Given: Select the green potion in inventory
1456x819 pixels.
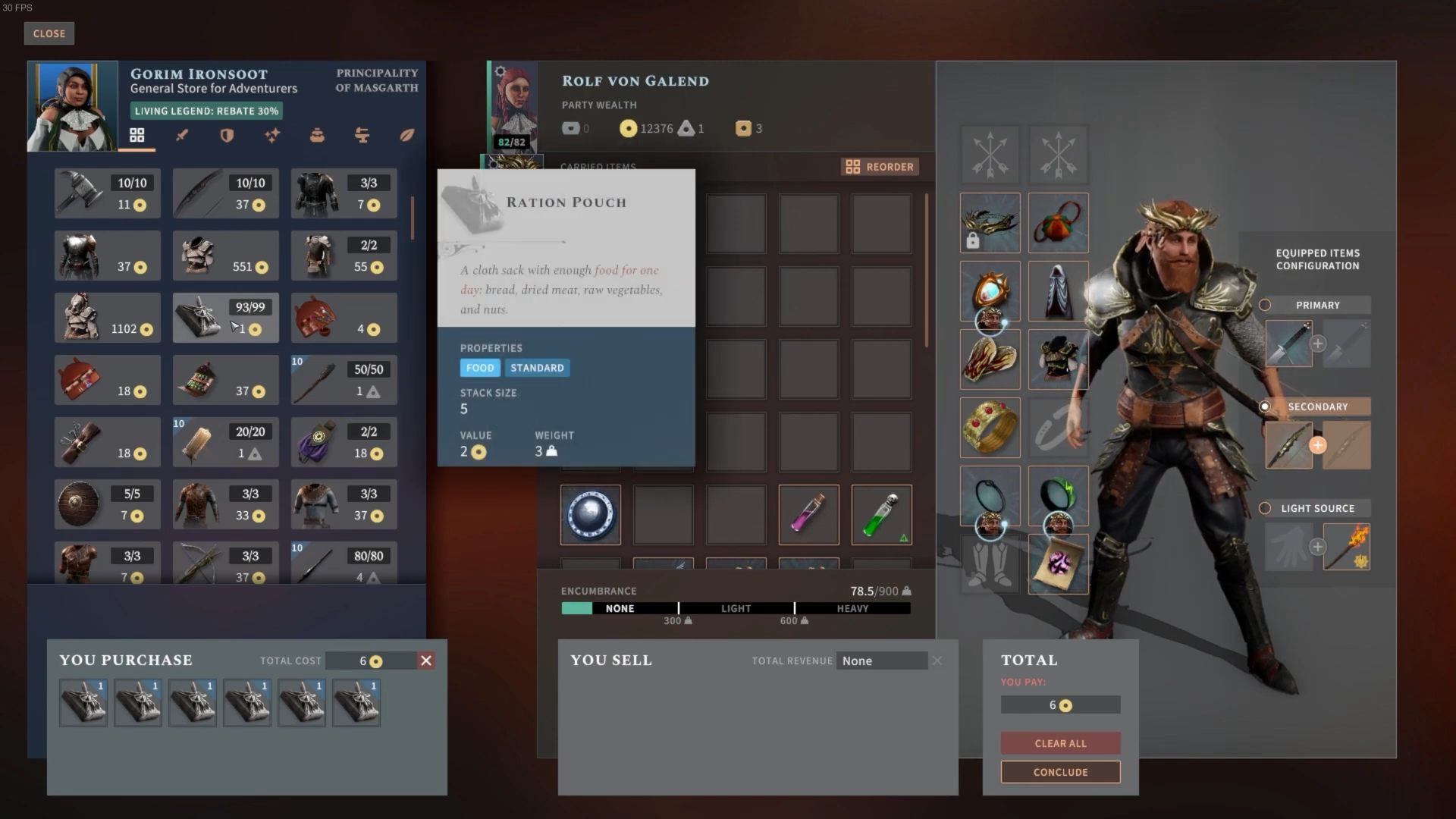Looking at the screenshot, I should 881,515.
